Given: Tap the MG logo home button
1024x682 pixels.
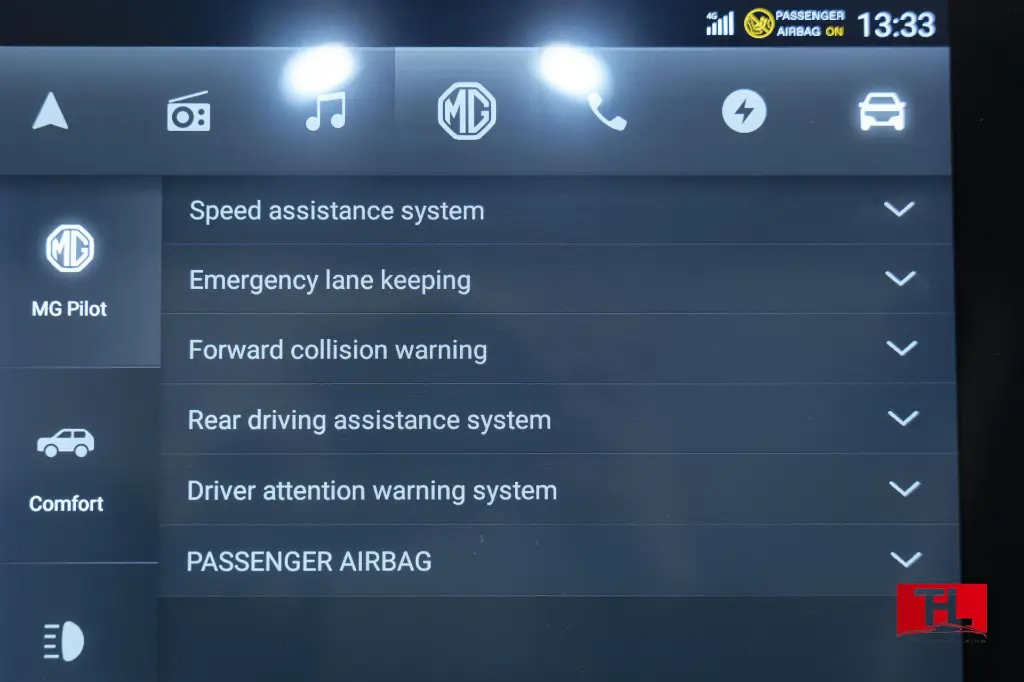Looking at the screenshot, I should click(467, 111).
